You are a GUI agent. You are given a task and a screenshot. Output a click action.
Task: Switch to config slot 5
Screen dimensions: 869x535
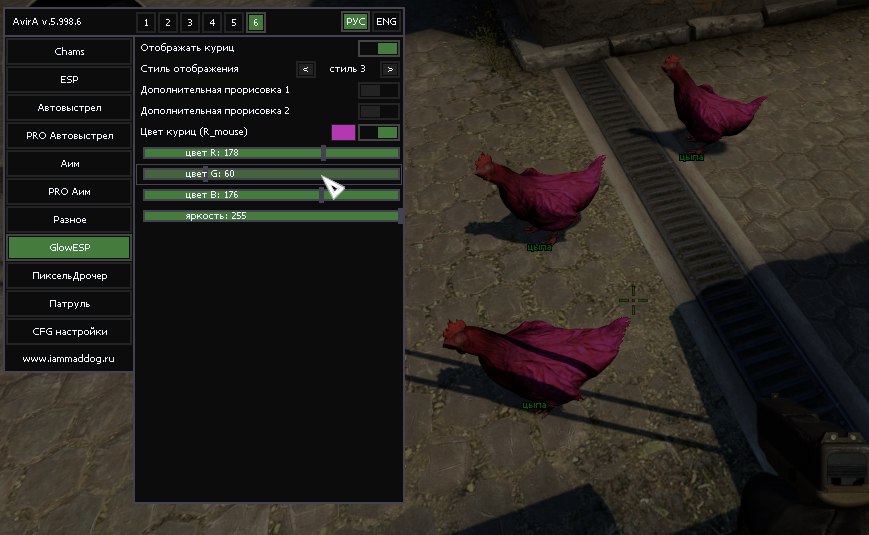pyautogui.click(x=233, y=22)
